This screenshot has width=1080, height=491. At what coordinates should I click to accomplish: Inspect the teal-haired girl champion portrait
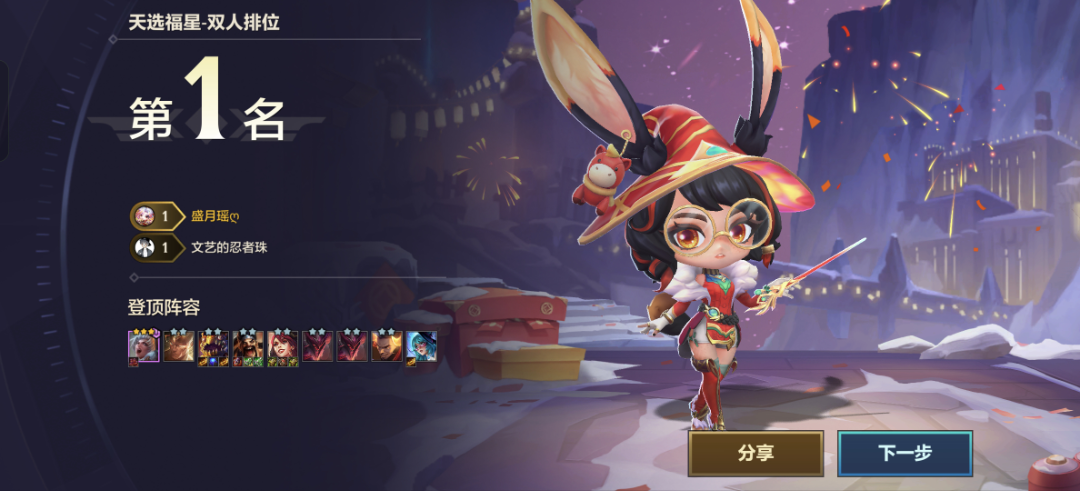tap(421, 346)
